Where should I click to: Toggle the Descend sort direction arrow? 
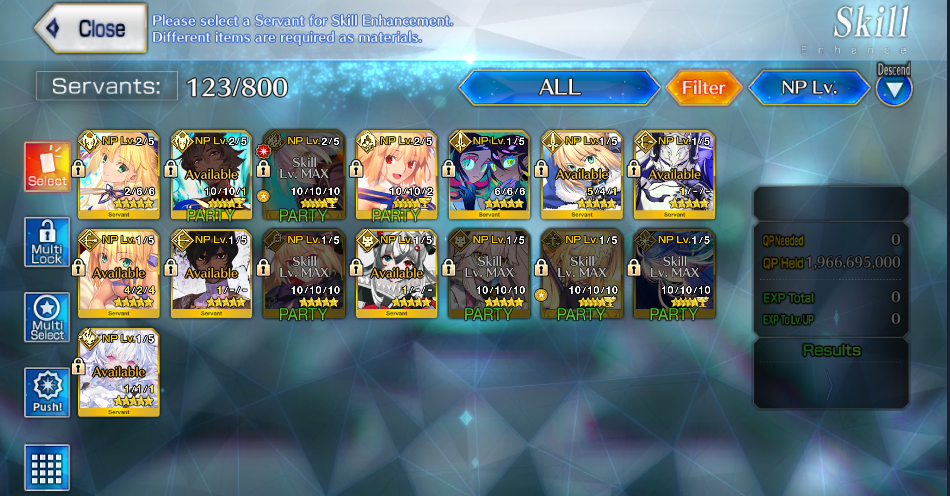pos(894,90)
